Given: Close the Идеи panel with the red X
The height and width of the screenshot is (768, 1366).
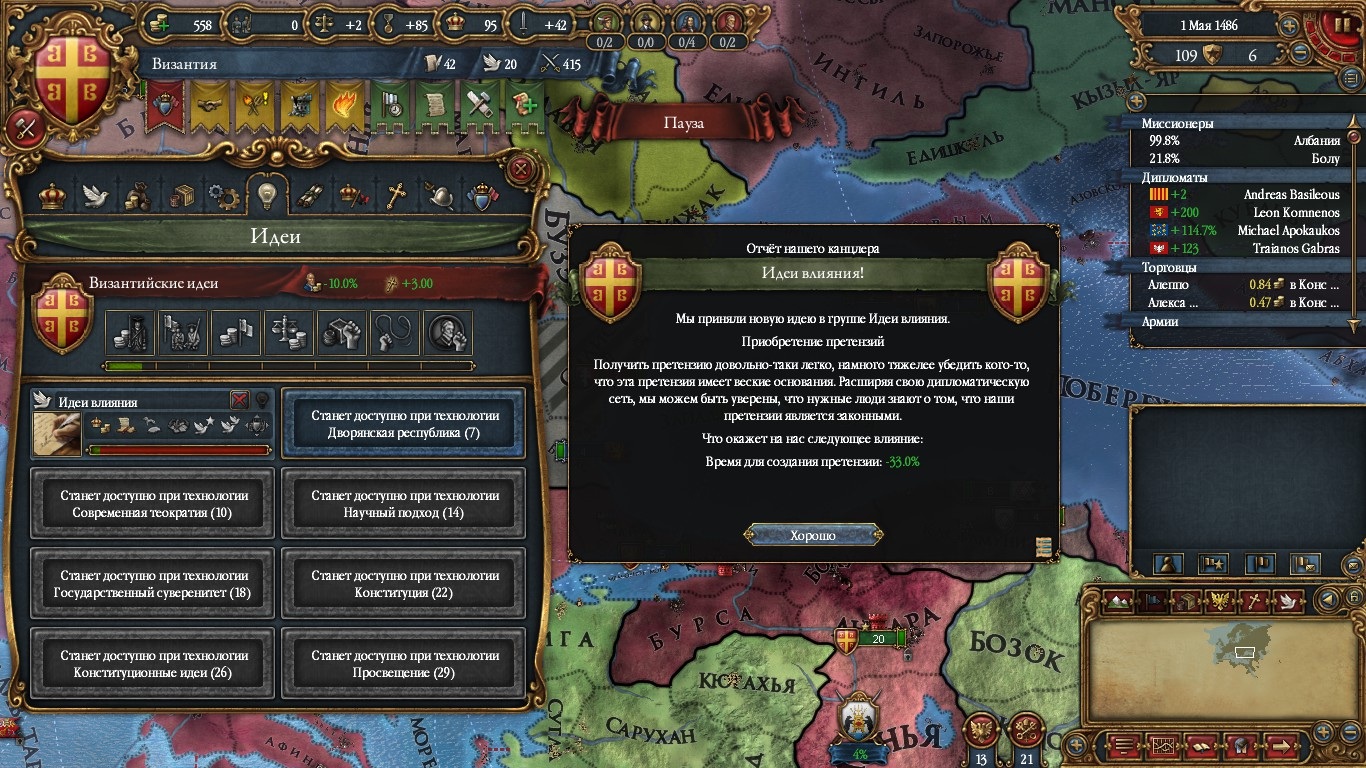Looking at the screenshot, I should pos(520,169).
